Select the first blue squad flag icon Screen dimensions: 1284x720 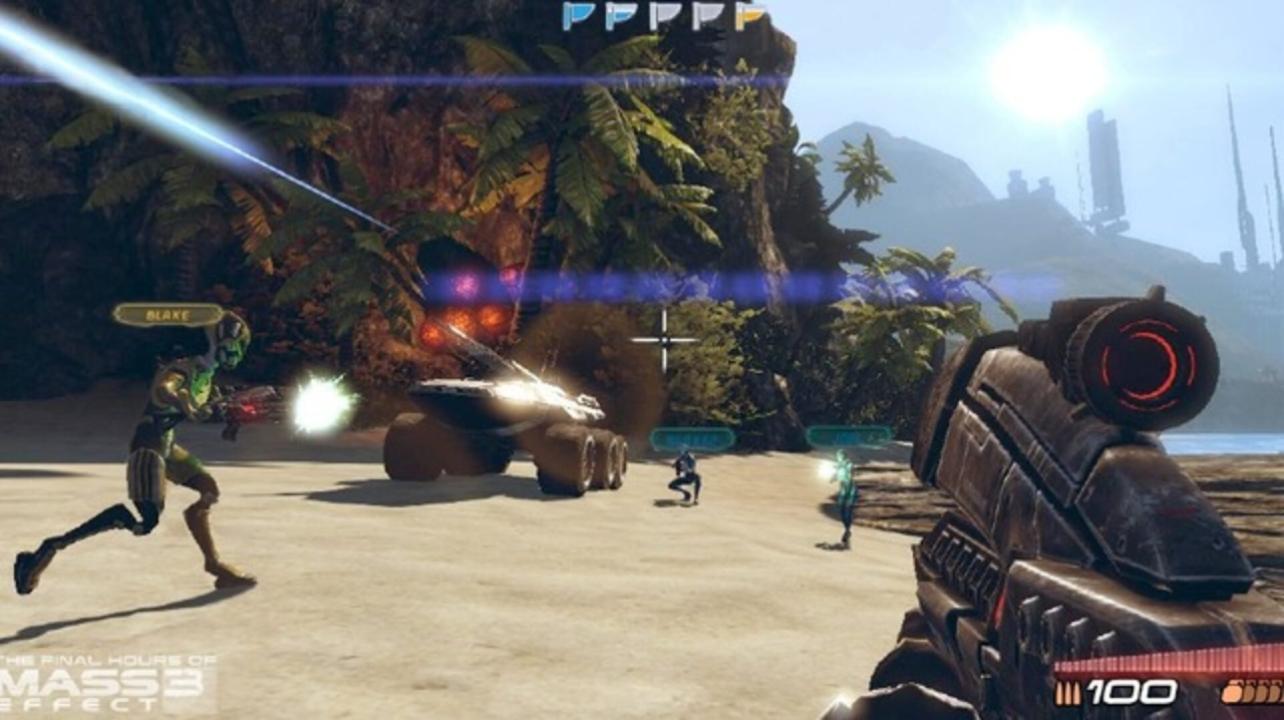click(575, 15)
